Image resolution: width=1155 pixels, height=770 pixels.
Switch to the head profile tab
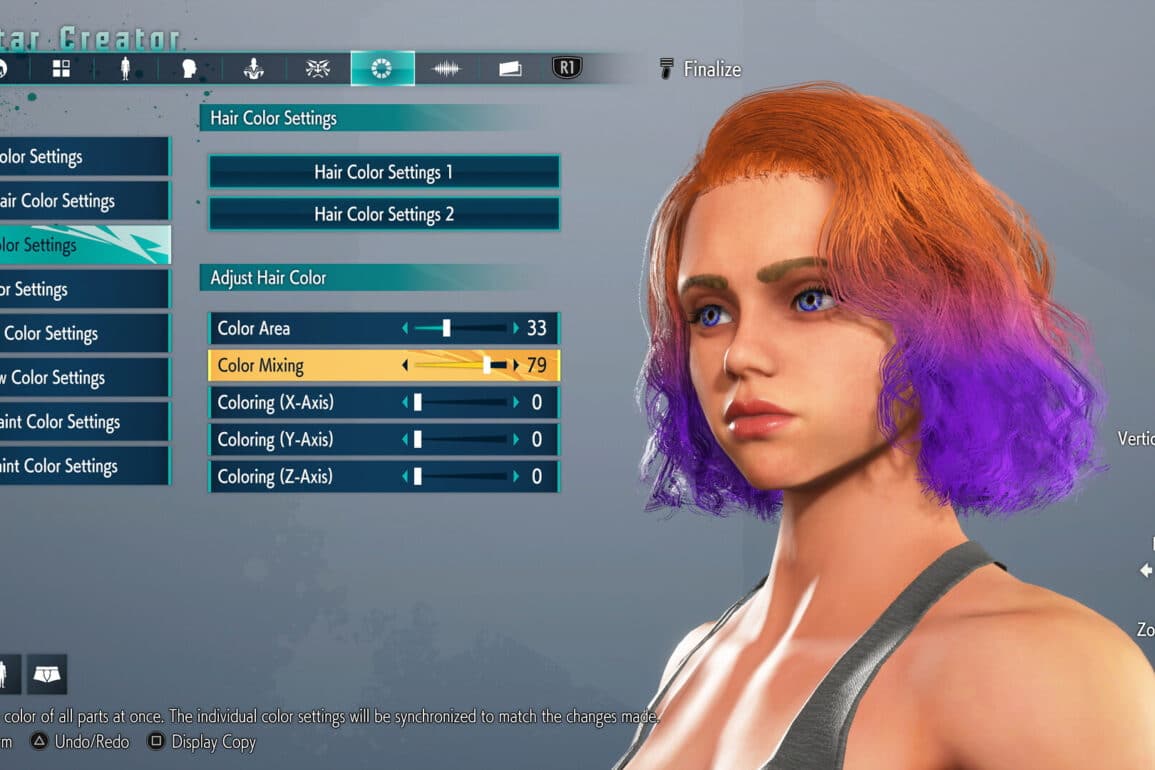(189, 68)
